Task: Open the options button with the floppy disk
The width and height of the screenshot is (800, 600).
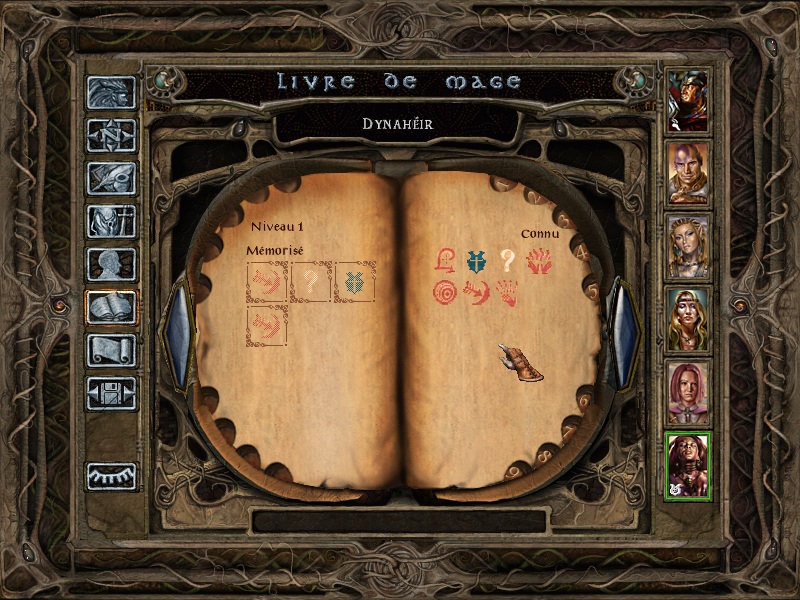Action: pos(111,393)
